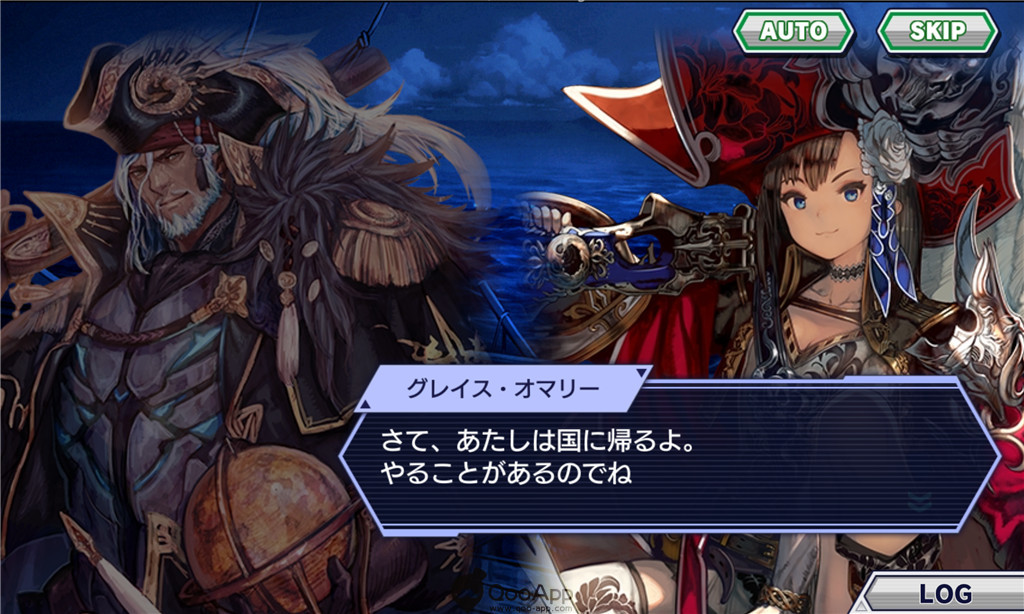The height and width of the screenshot is (614, 1024).
Task: Enable AUTO dialogue playback
Action: tap(793, 31)
